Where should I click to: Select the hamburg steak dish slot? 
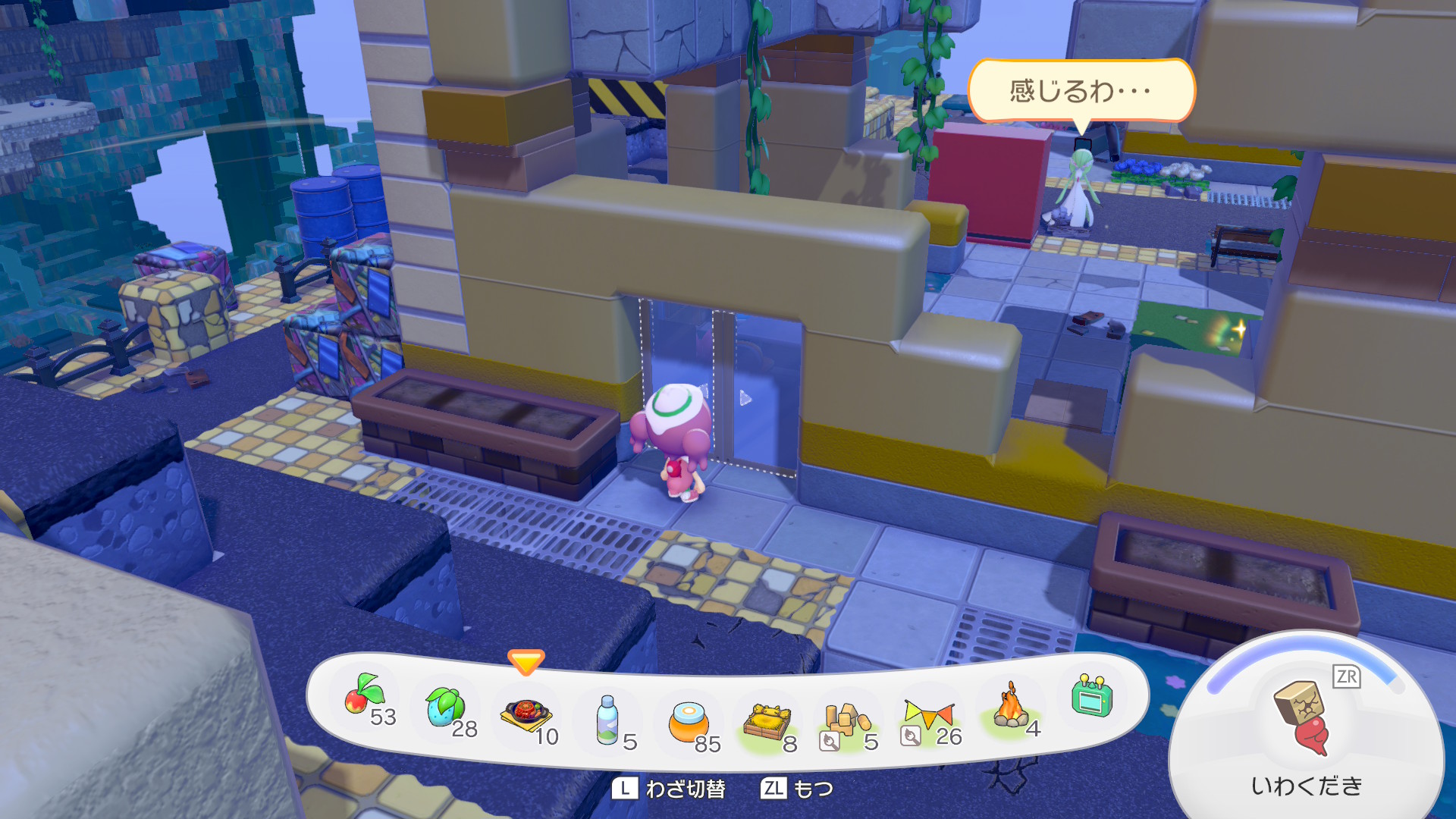(526, 714)
